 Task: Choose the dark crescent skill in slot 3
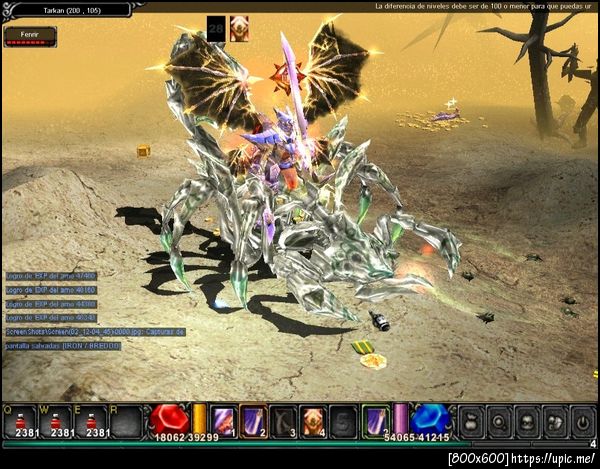(284, 420)
